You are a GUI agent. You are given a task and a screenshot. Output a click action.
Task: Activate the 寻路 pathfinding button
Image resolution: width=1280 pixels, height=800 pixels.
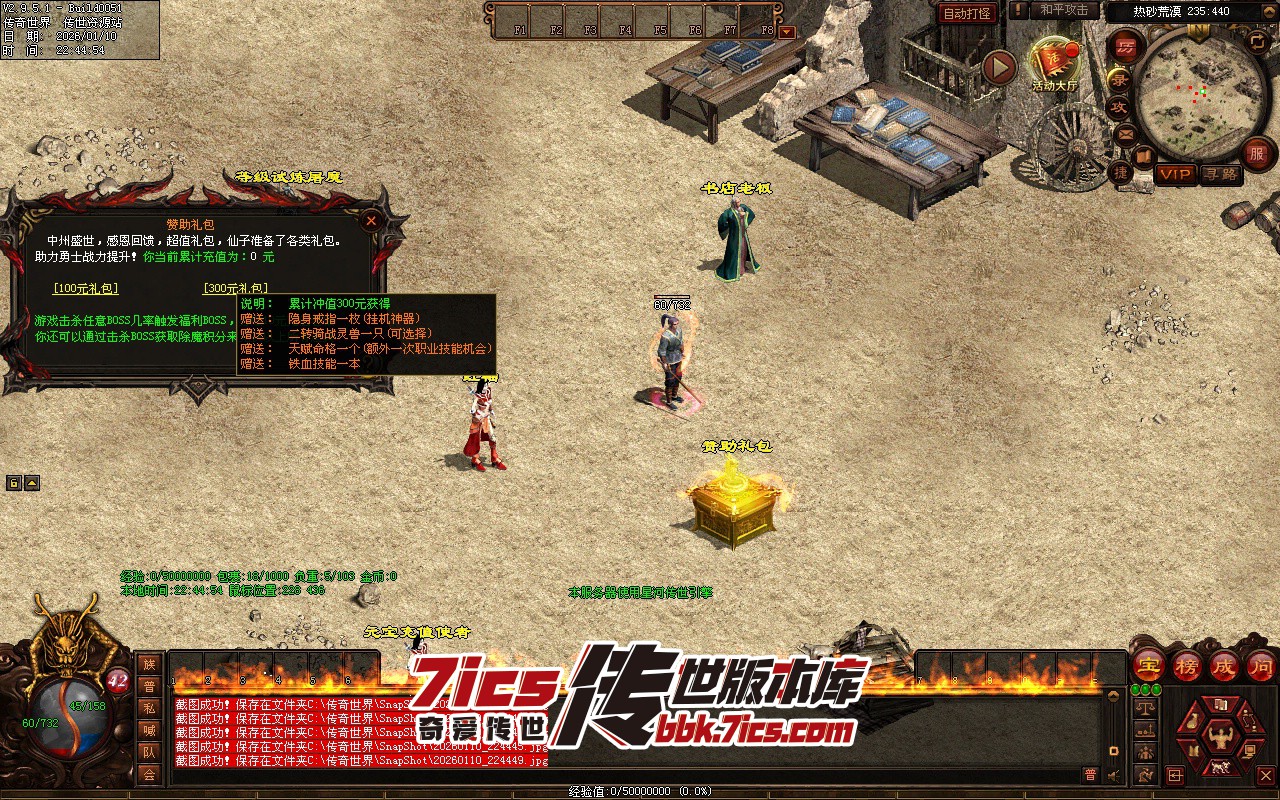coord(1220,174)
